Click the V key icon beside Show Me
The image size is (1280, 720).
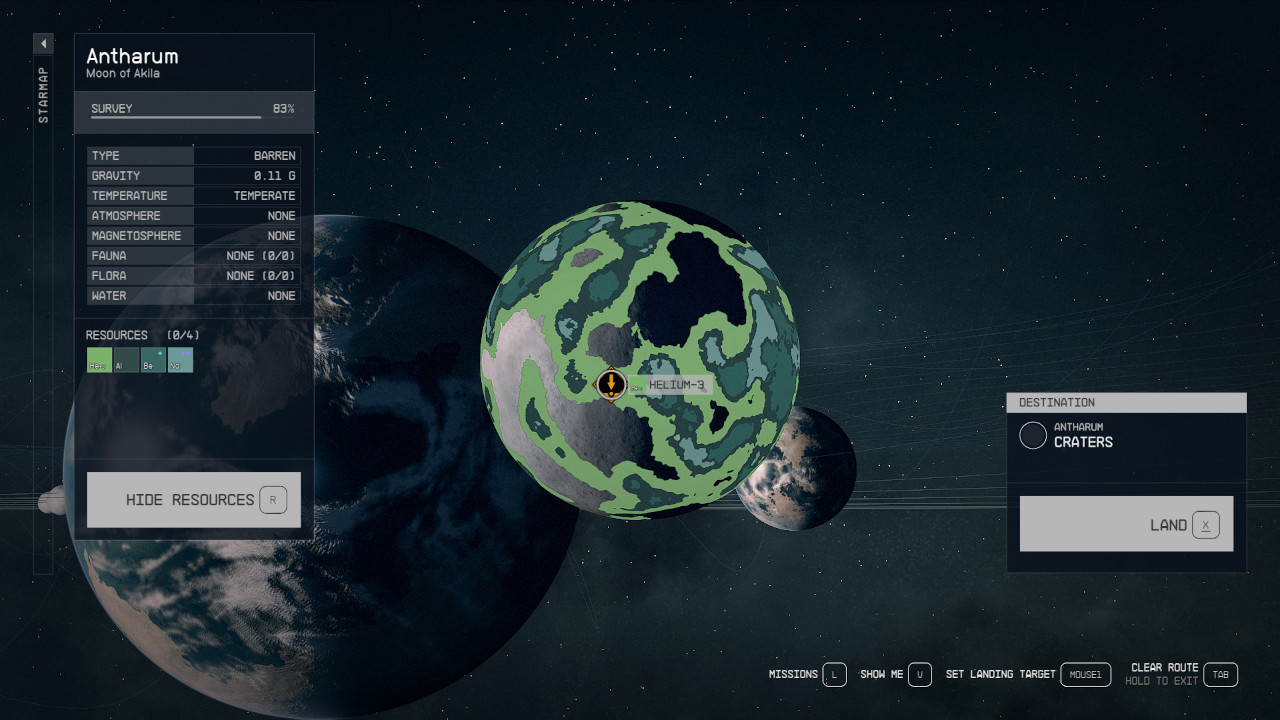919,674
